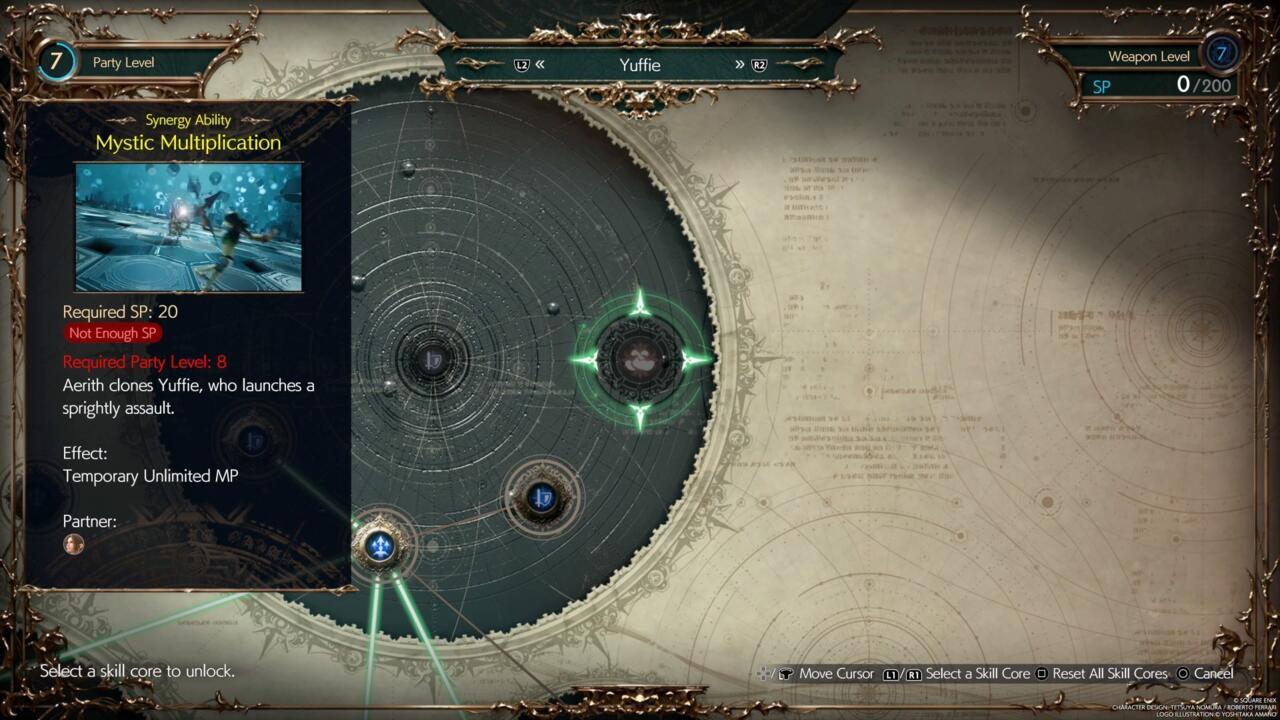Click the R2 next-character arrow
Image resolution: width=1280 pixels, height=720 pixels.
[x=749, y=64]
